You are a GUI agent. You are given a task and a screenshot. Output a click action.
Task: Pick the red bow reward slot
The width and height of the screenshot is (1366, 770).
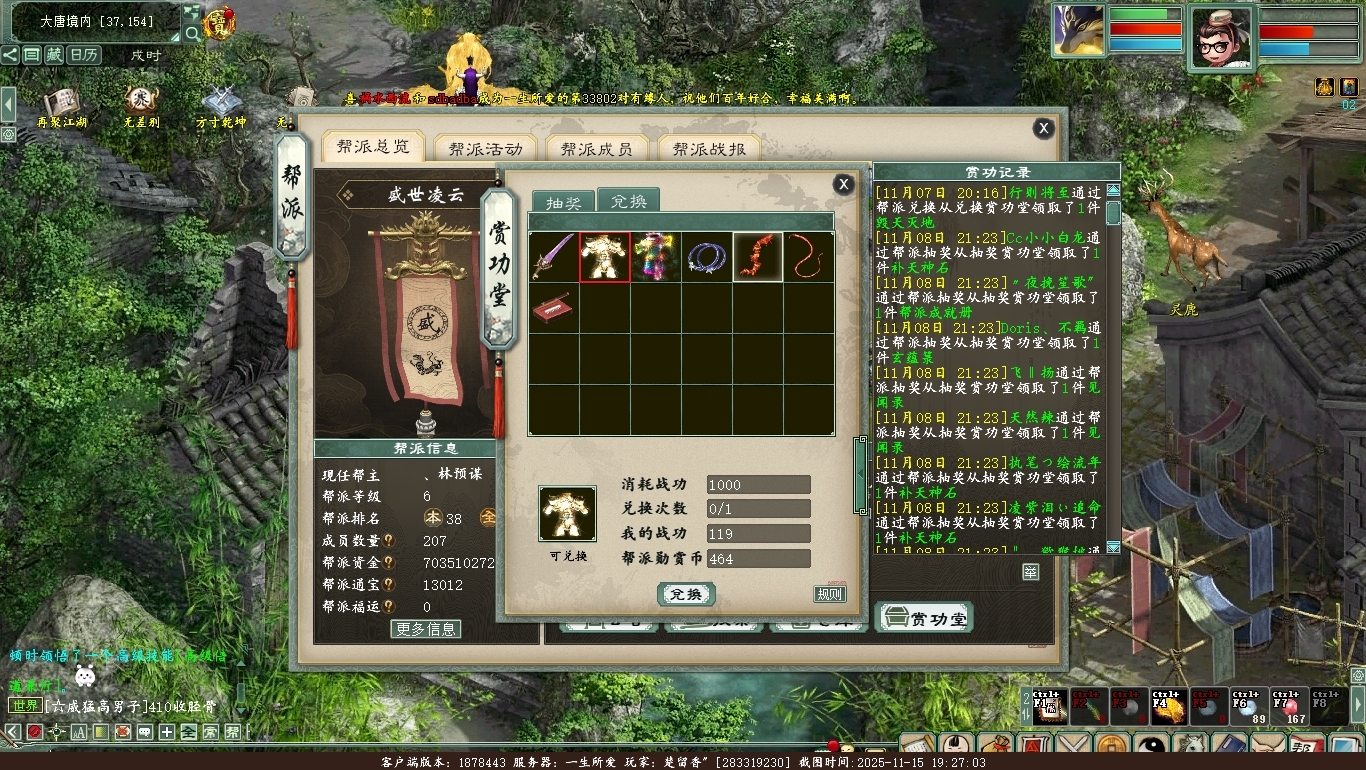pyautogui.click(x=758, y=257)
